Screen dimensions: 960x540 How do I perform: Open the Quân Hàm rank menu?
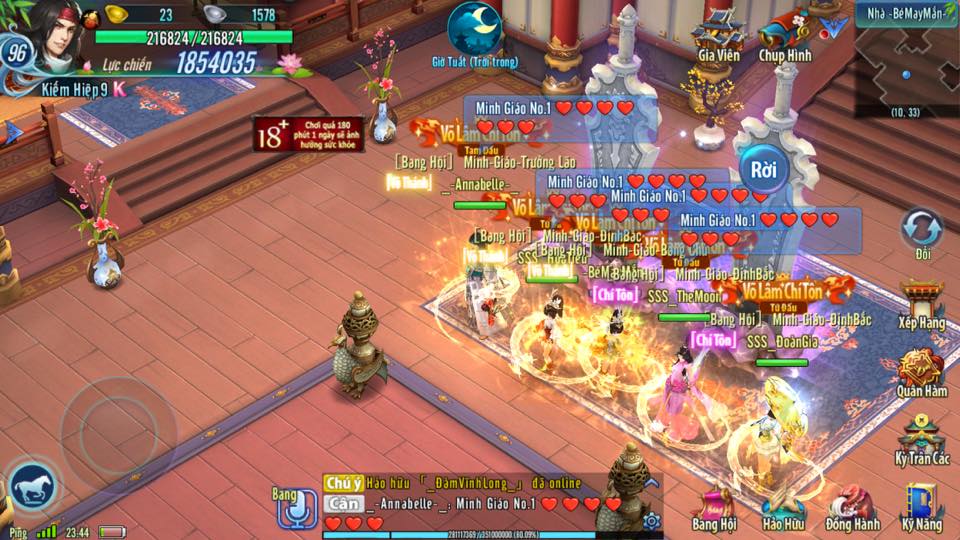point(921,372)
